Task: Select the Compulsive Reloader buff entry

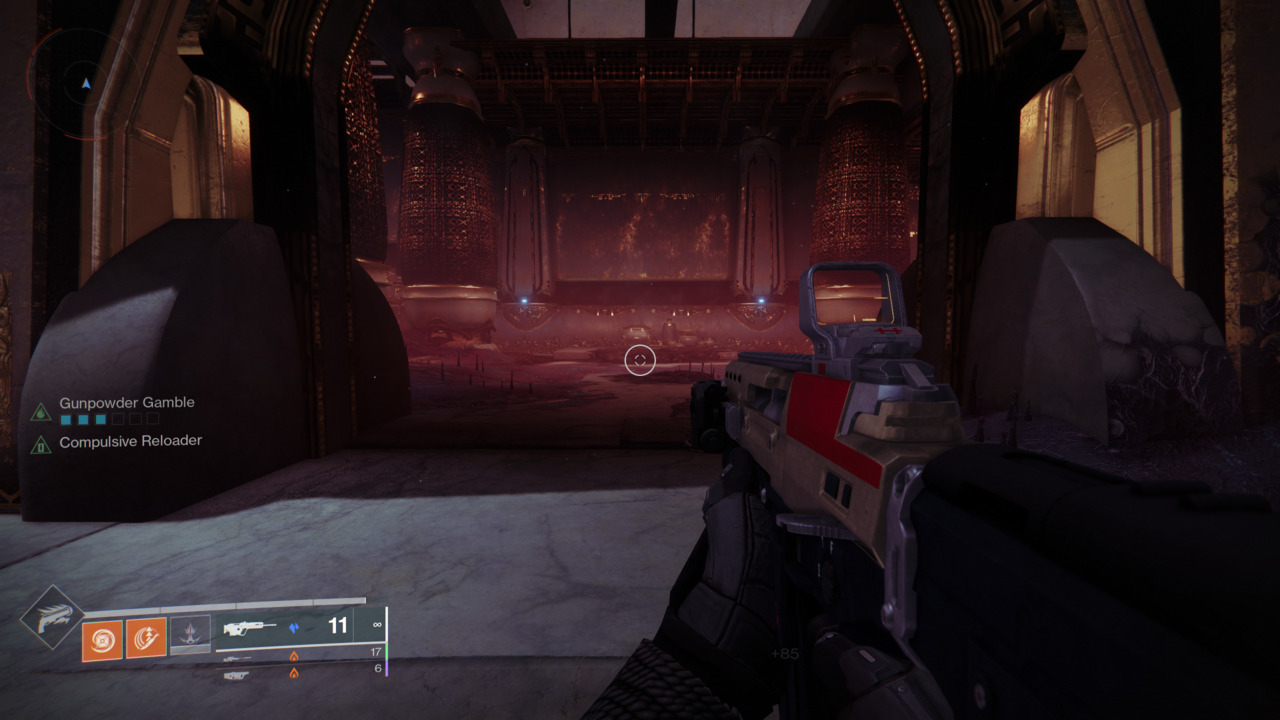Action: [130, 441]
